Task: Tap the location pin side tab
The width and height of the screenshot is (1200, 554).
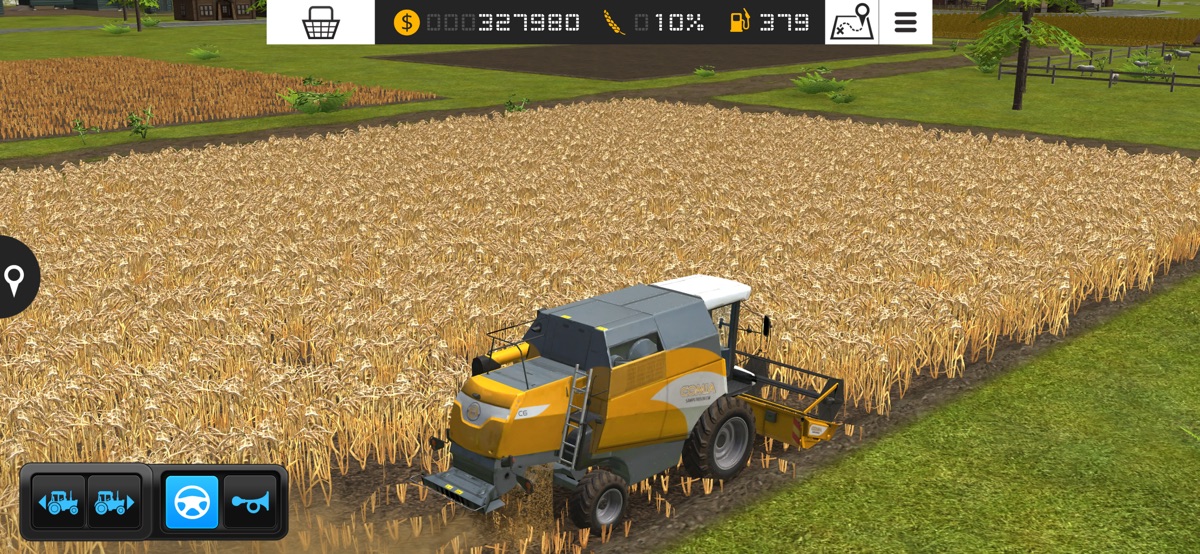Action: point(15,278)
